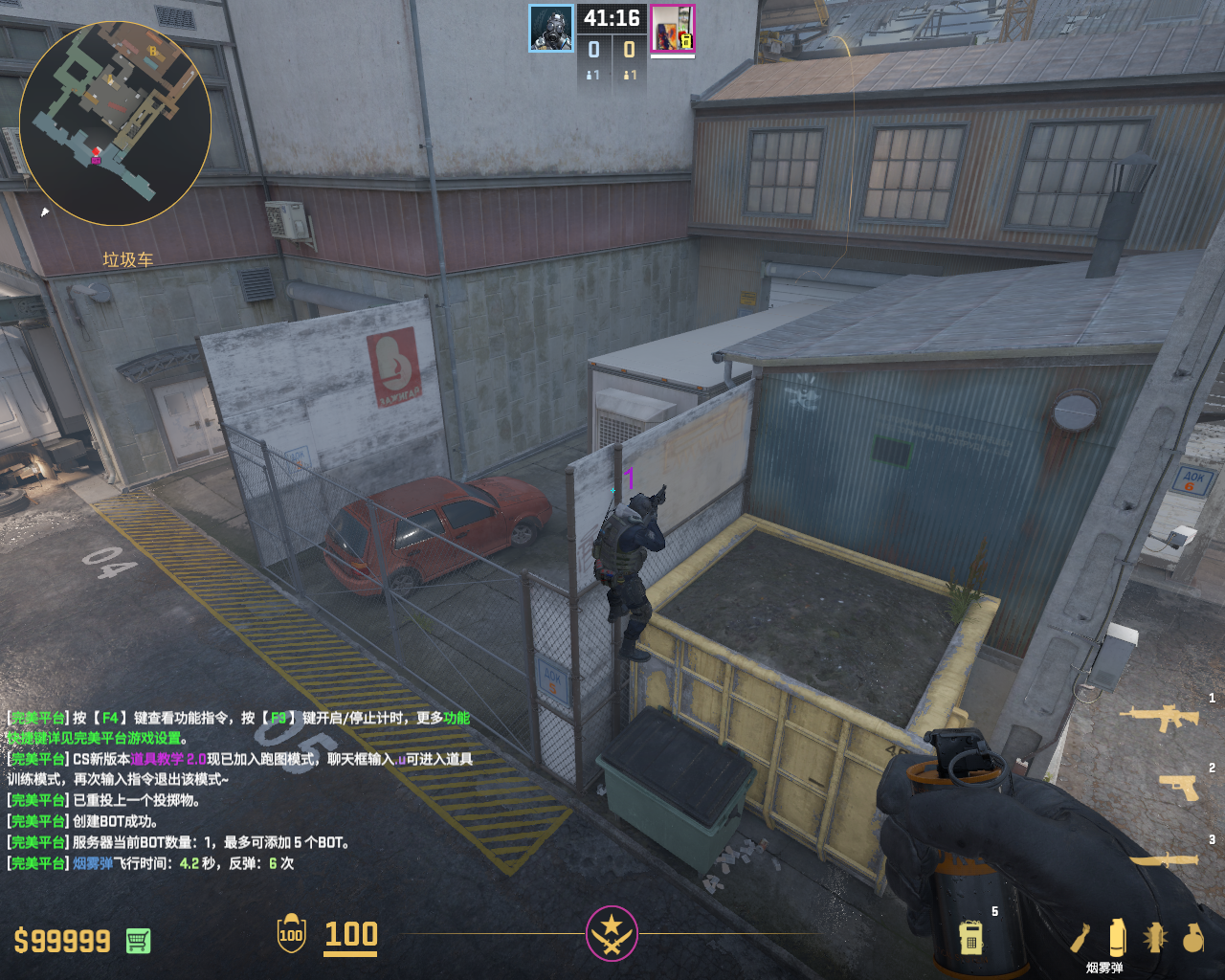The width and height of the screenshot is (1225, 980).
Task: Choose the flashbang grenade icon
Action: [1154, 937]
